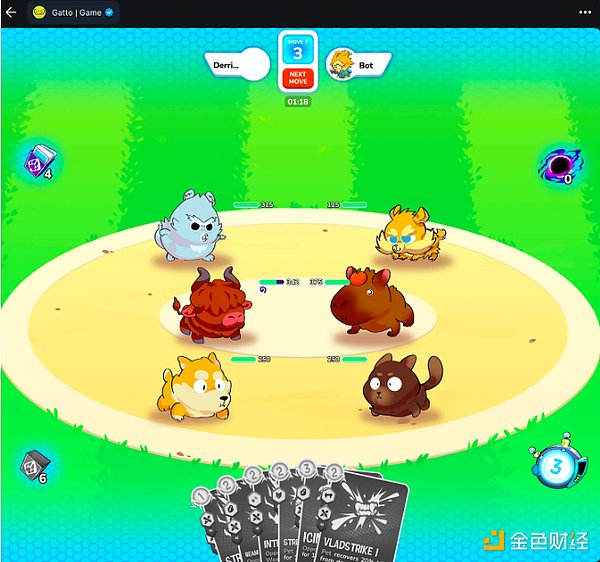The height and width of the screenshot is (562, 600).
Task: Open the three-dot options menu
Action: 584,13
